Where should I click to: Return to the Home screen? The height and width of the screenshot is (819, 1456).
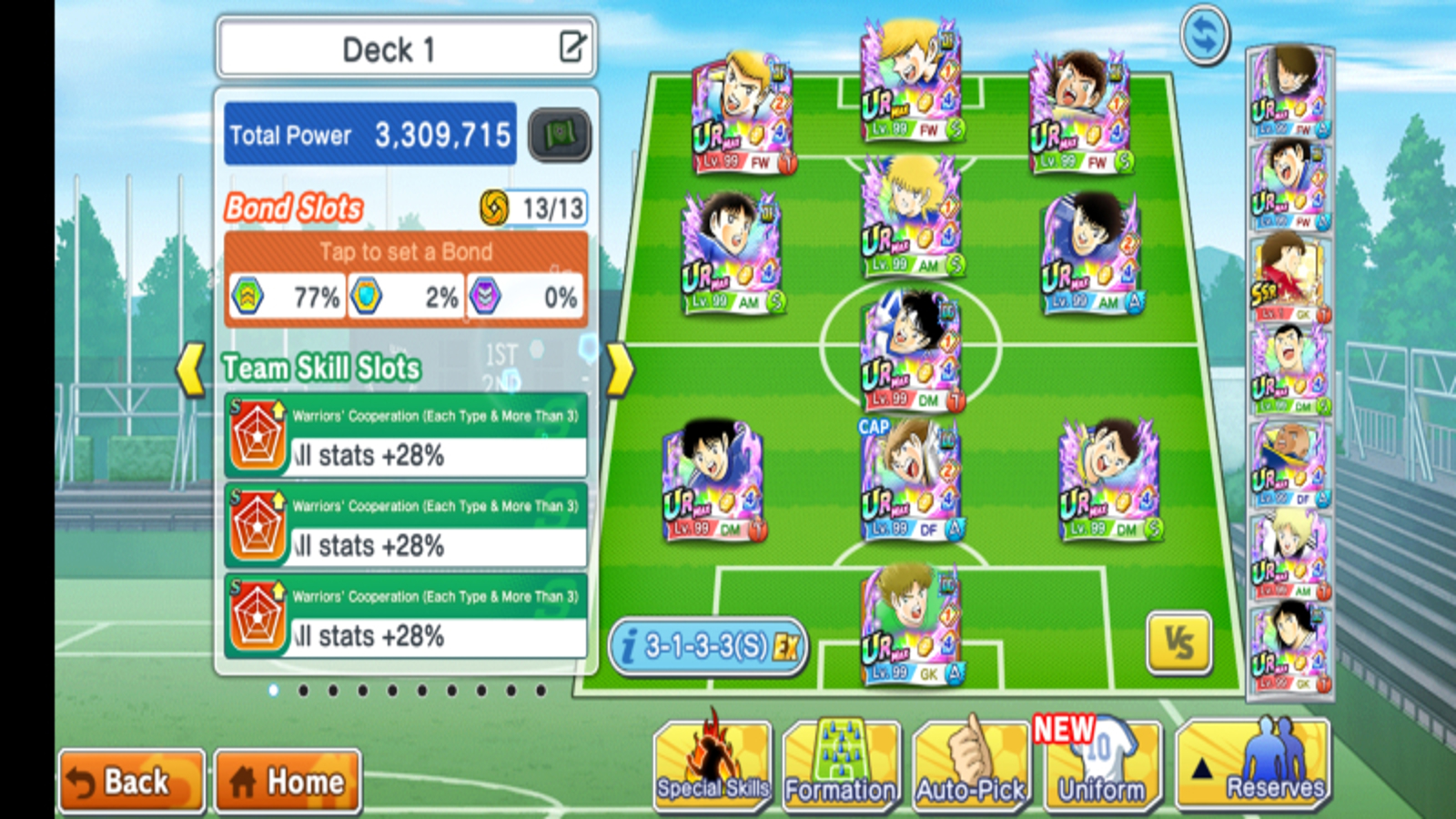pyautogui.click(x=288, y=781)
